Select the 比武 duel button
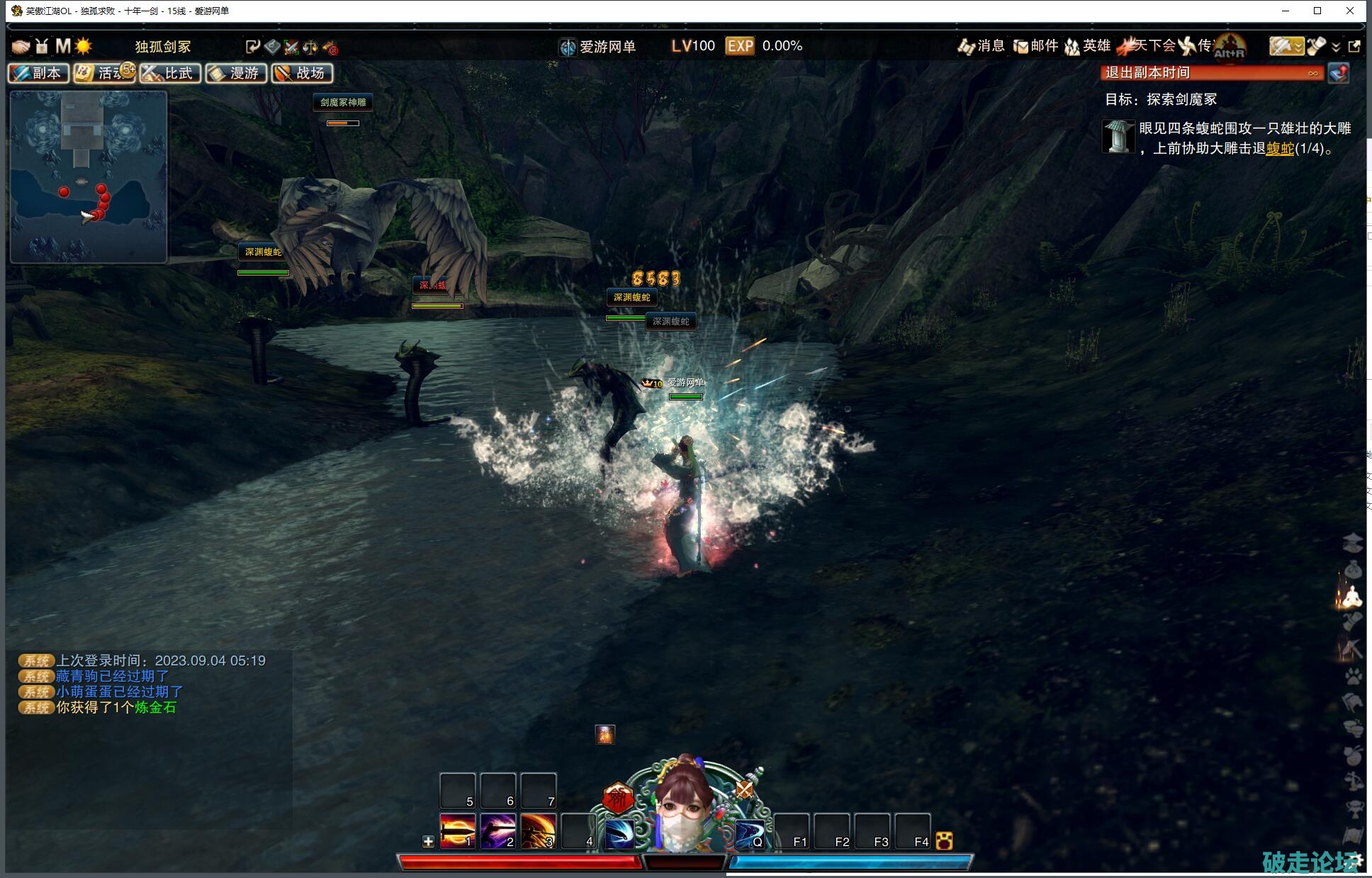1372x878 pixels. (x=170, y=73)
